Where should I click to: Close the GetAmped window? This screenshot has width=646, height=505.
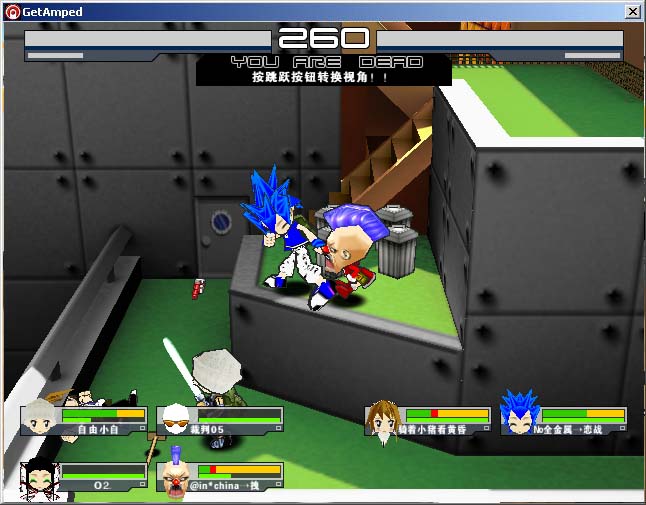coord(632,11)
